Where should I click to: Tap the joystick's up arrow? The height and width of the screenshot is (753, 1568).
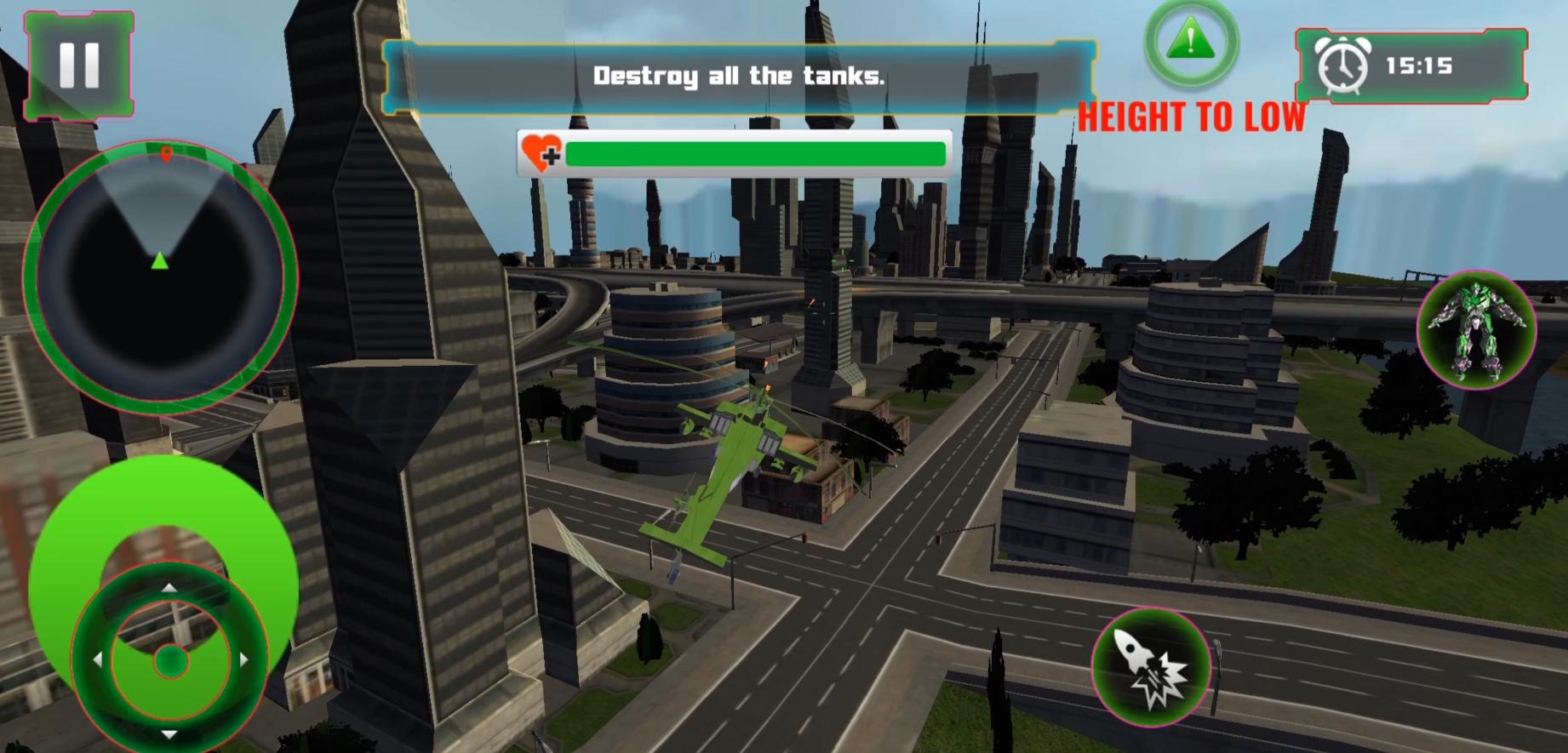[x=169, y=588]
